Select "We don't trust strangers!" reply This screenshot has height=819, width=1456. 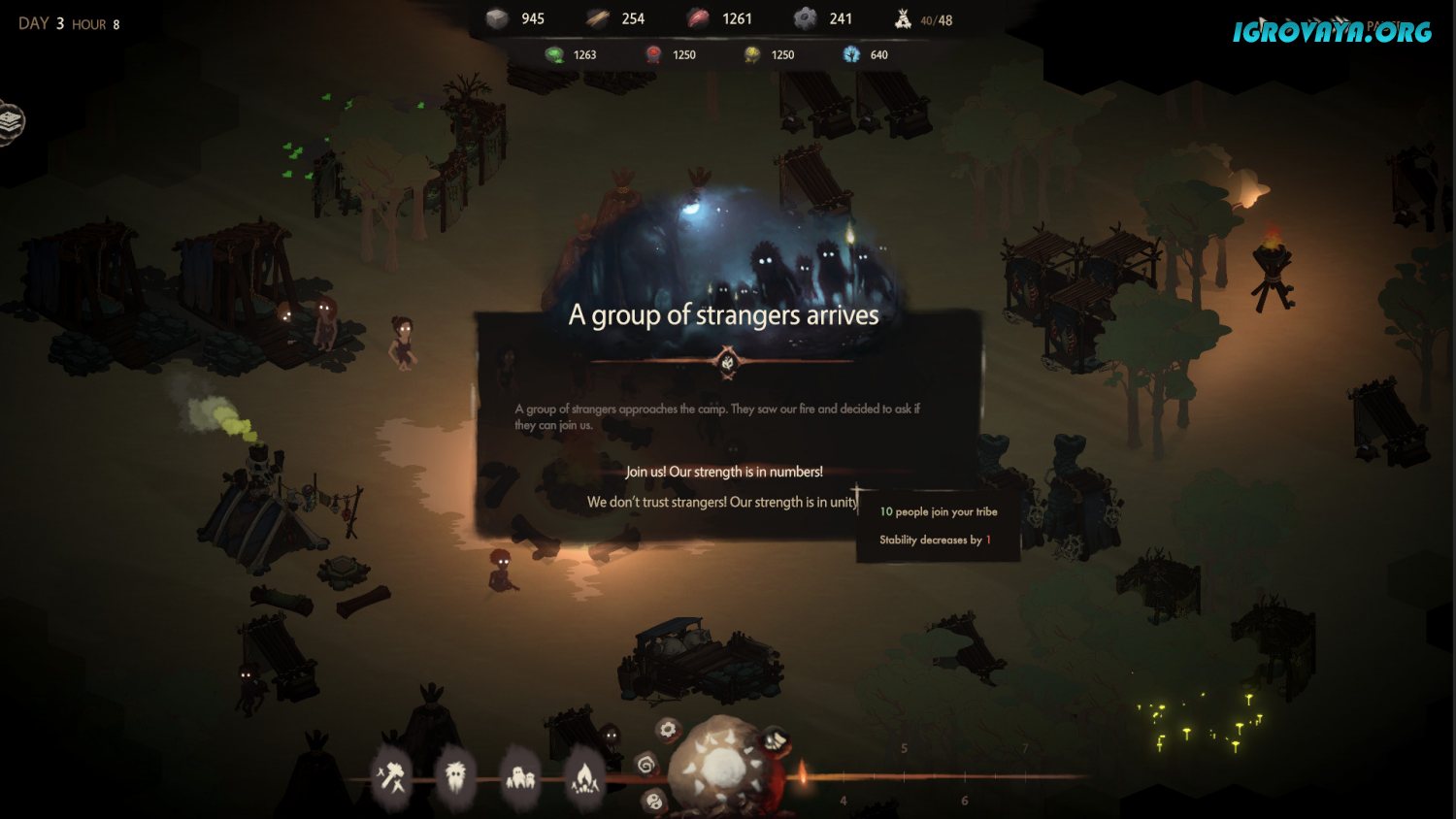(722, 502)
